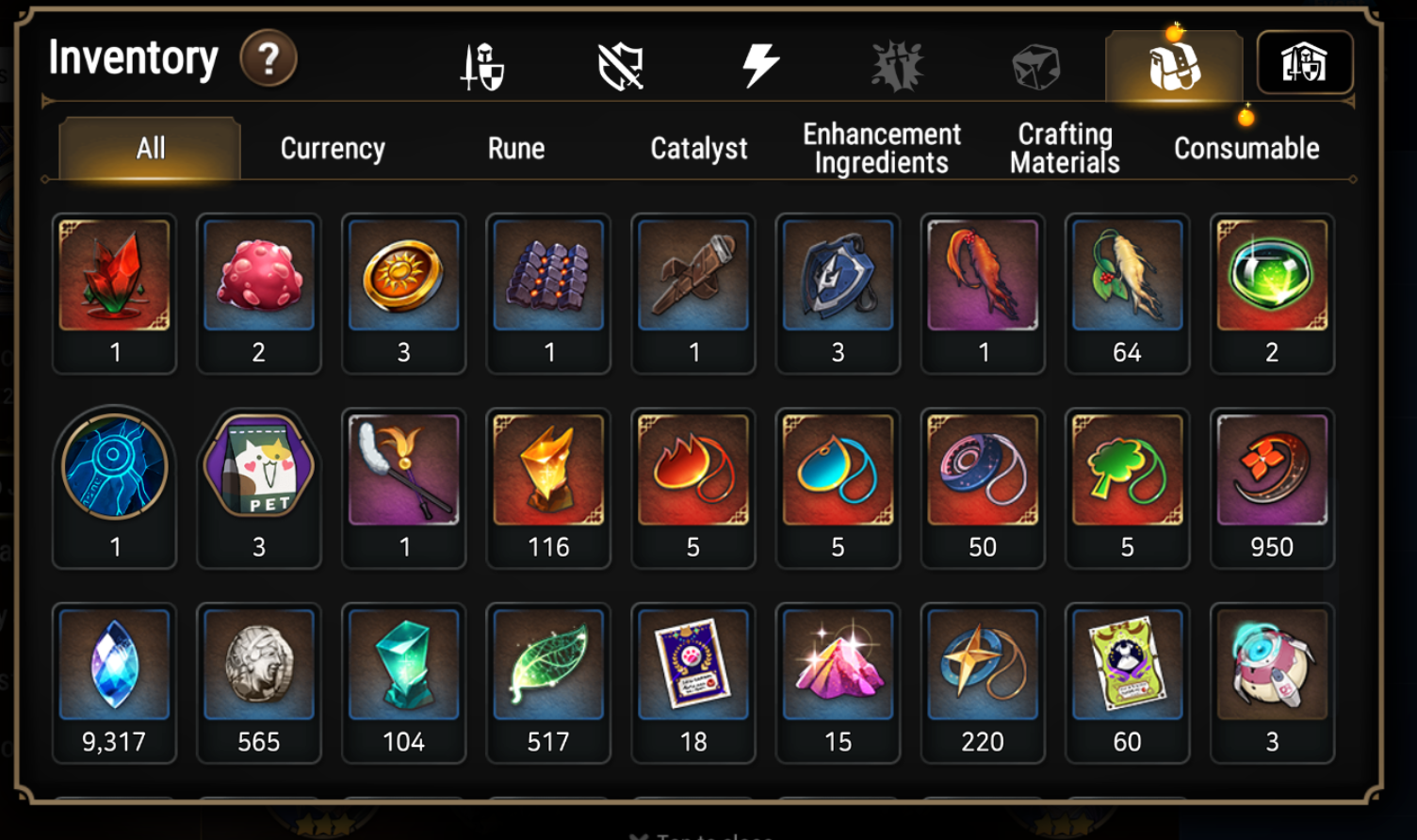Screen dimensions: 1417x840
Task: Select the grey dice cube icon
Action: [x=1034, y=62]
